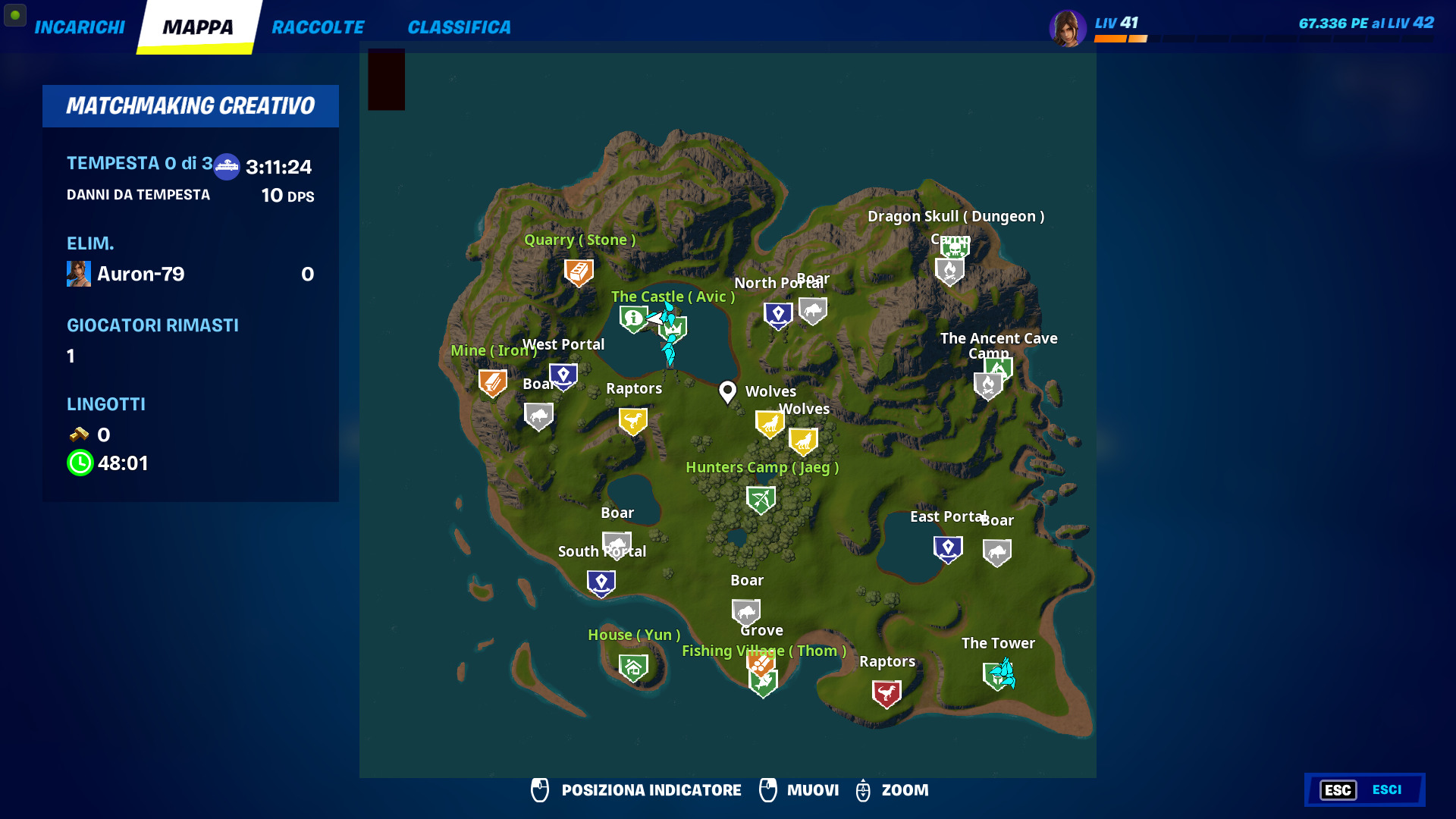
Task: Click the red Raptors marker near Fishing Village
Action: coord(886,692)
